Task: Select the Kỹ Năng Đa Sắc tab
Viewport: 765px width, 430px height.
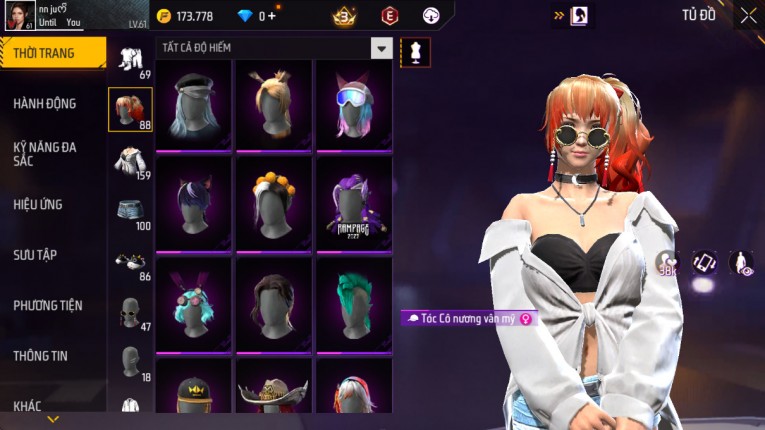Action: pyautogui.click(x=45, y=153)
